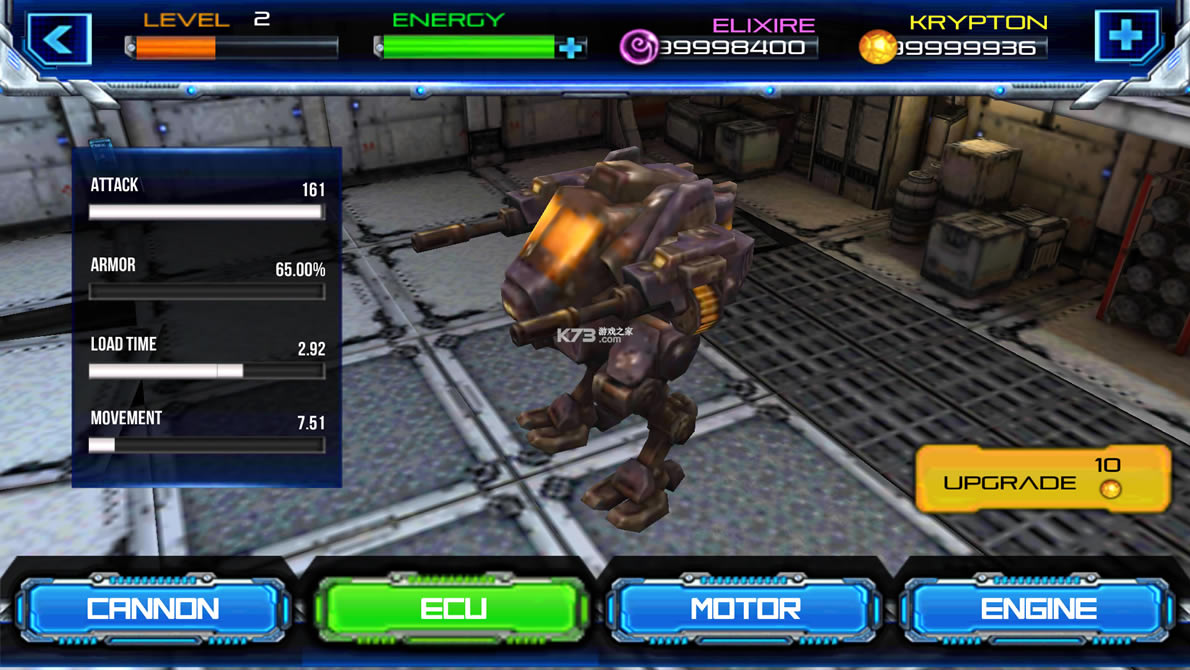Viewport: 1190px width, 670px height.
Task: Choose the Engine tab
Action: (x=1038, y=608)
